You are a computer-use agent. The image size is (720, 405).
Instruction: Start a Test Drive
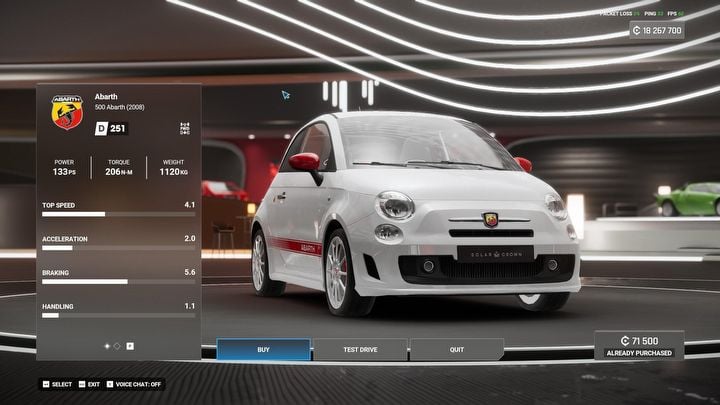(359, 350)
